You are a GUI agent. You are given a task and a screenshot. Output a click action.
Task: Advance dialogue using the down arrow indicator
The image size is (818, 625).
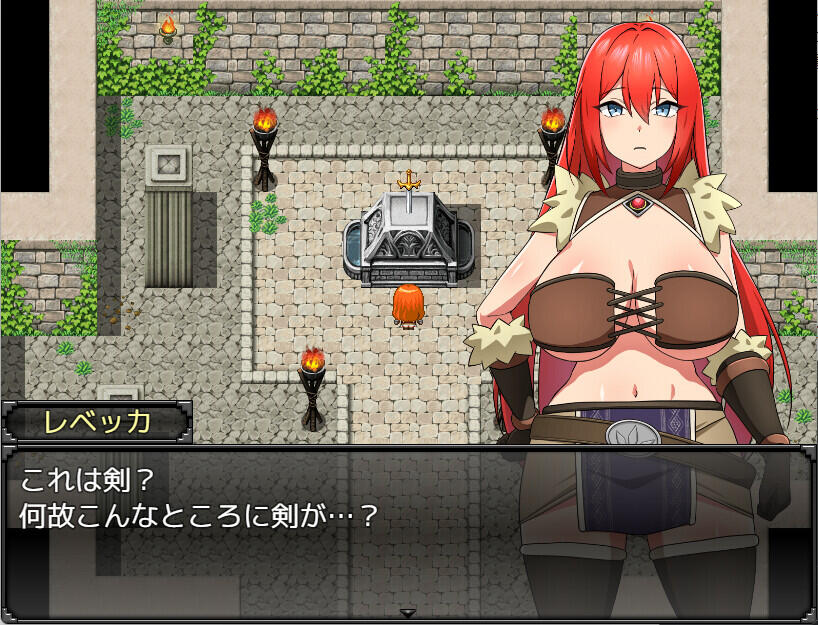408,612
